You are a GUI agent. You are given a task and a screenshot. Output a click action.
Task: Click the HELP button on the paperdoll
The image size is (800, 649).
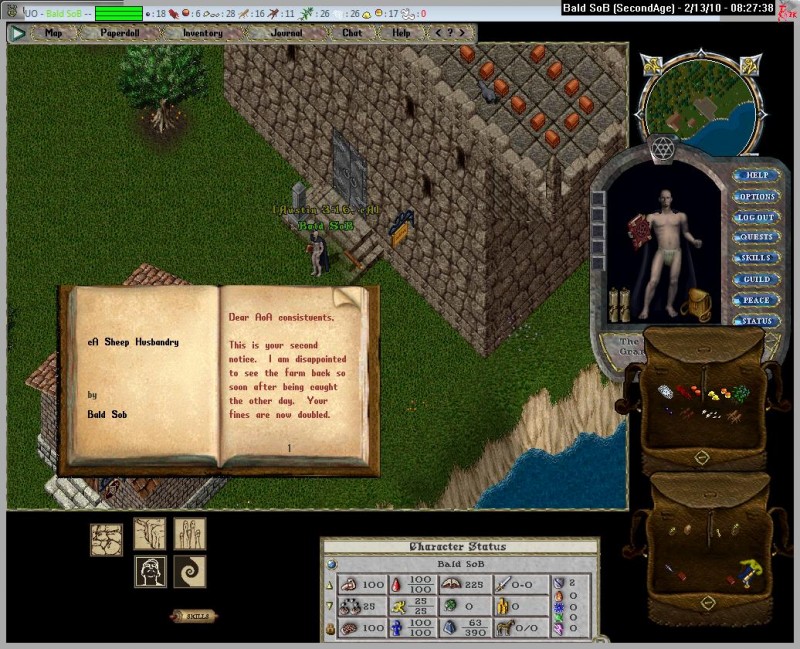point(756,175)
